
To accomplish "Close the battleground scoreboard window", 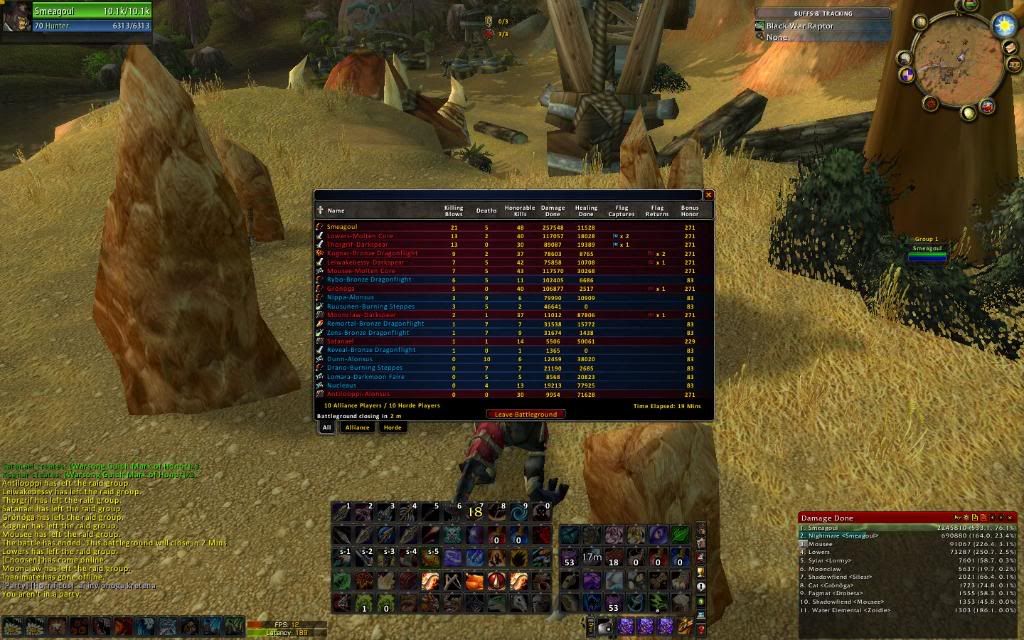I will point(709,195).
